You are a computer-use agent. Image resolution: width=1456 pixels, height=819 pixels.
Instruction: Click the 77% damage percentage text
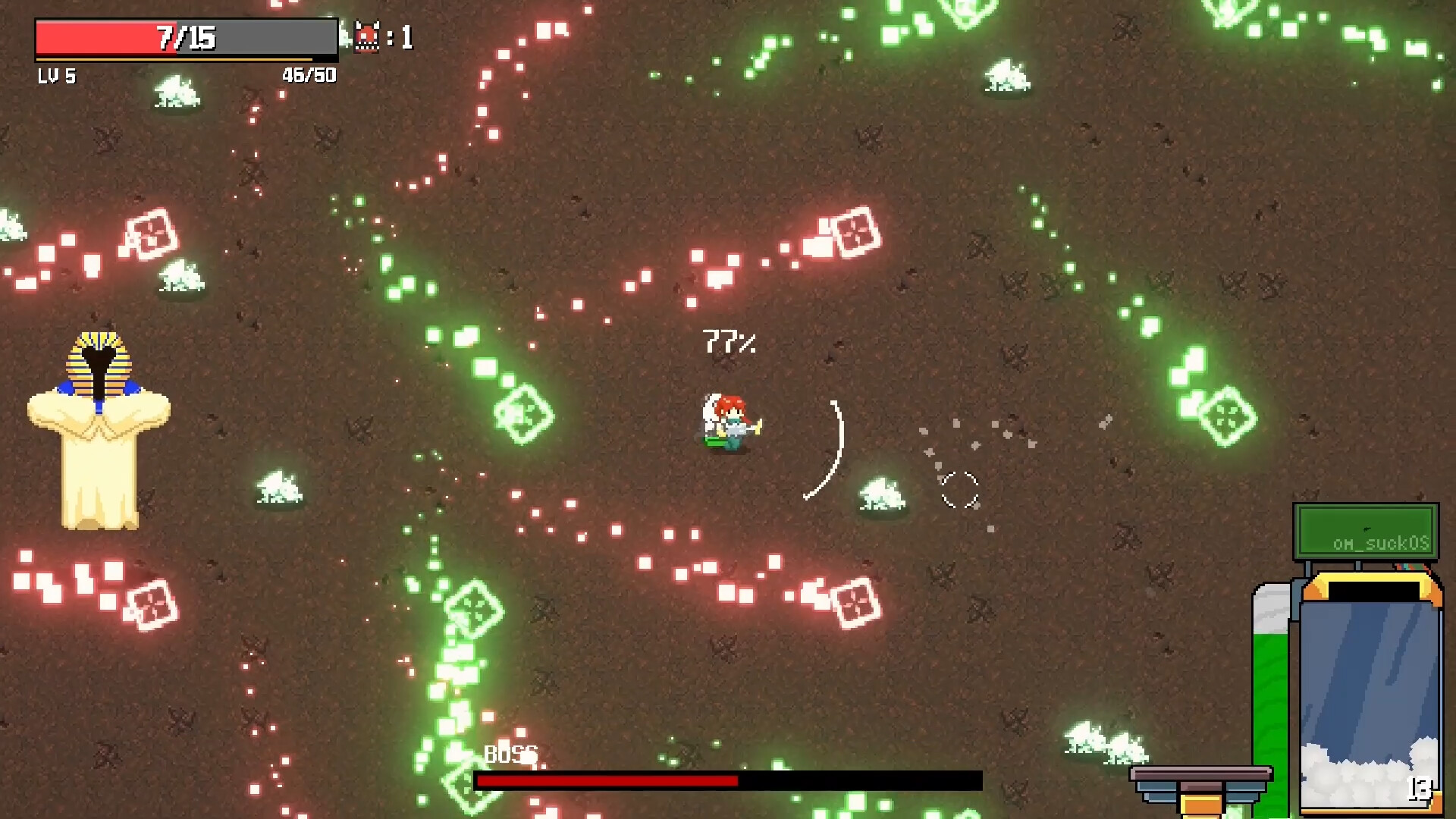tap(730, 341)
